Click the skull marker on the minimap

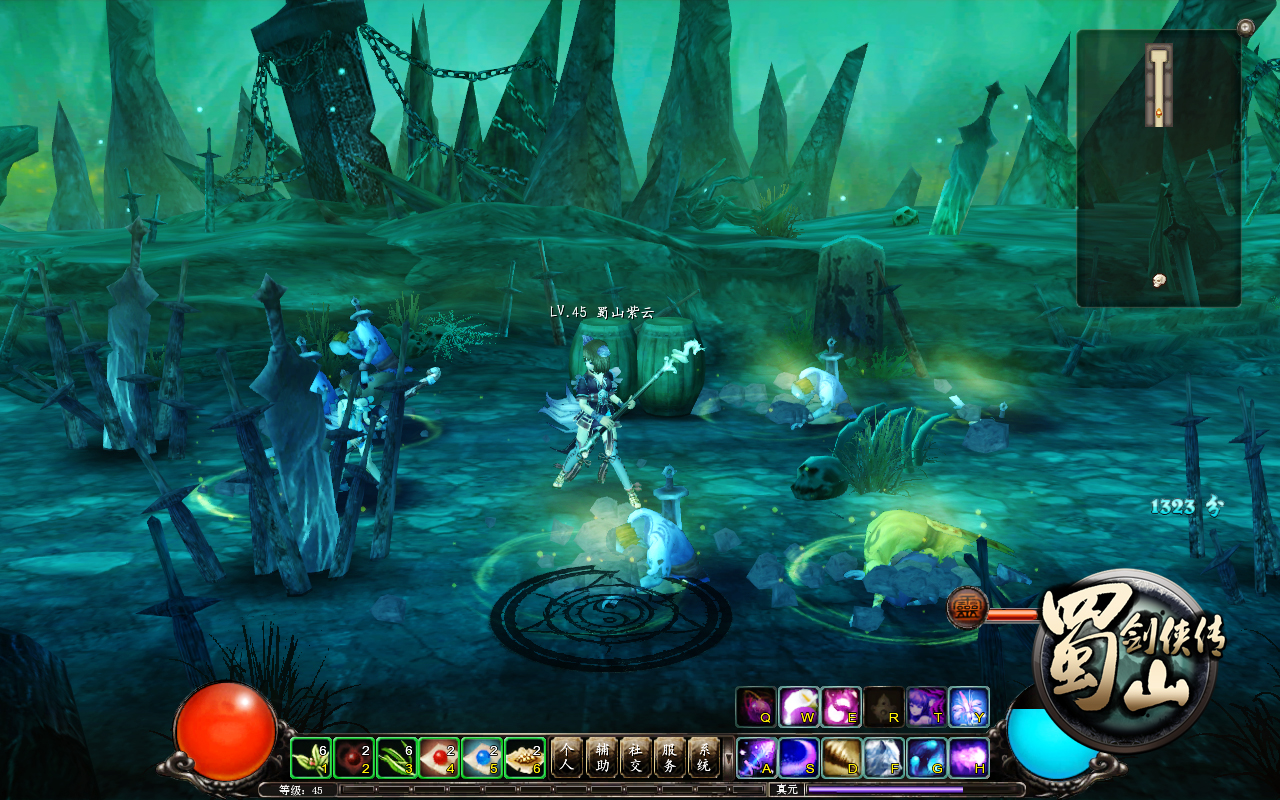pos(1160,280)
